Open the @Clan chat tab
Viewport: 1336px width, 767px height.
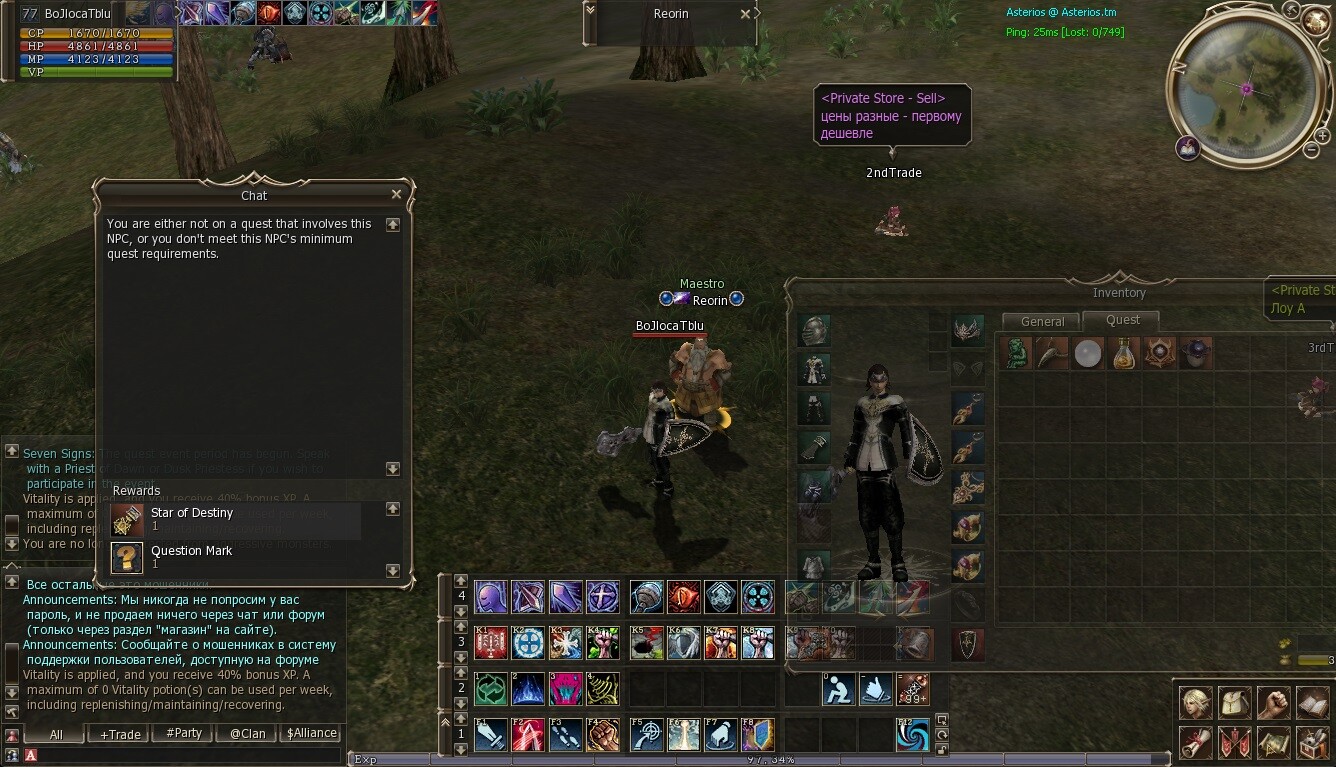tap(247, 733)
